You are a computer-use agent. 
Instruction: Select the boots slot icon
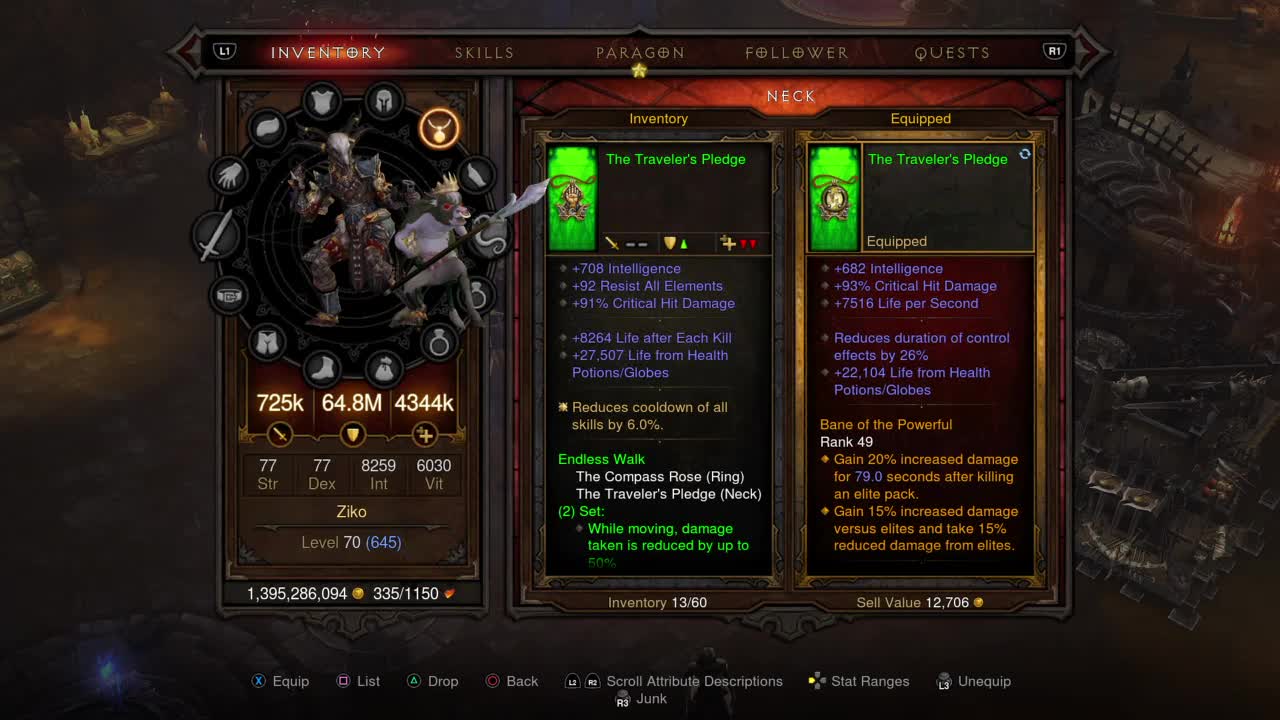pyautogui.click(x=322, y=369)
